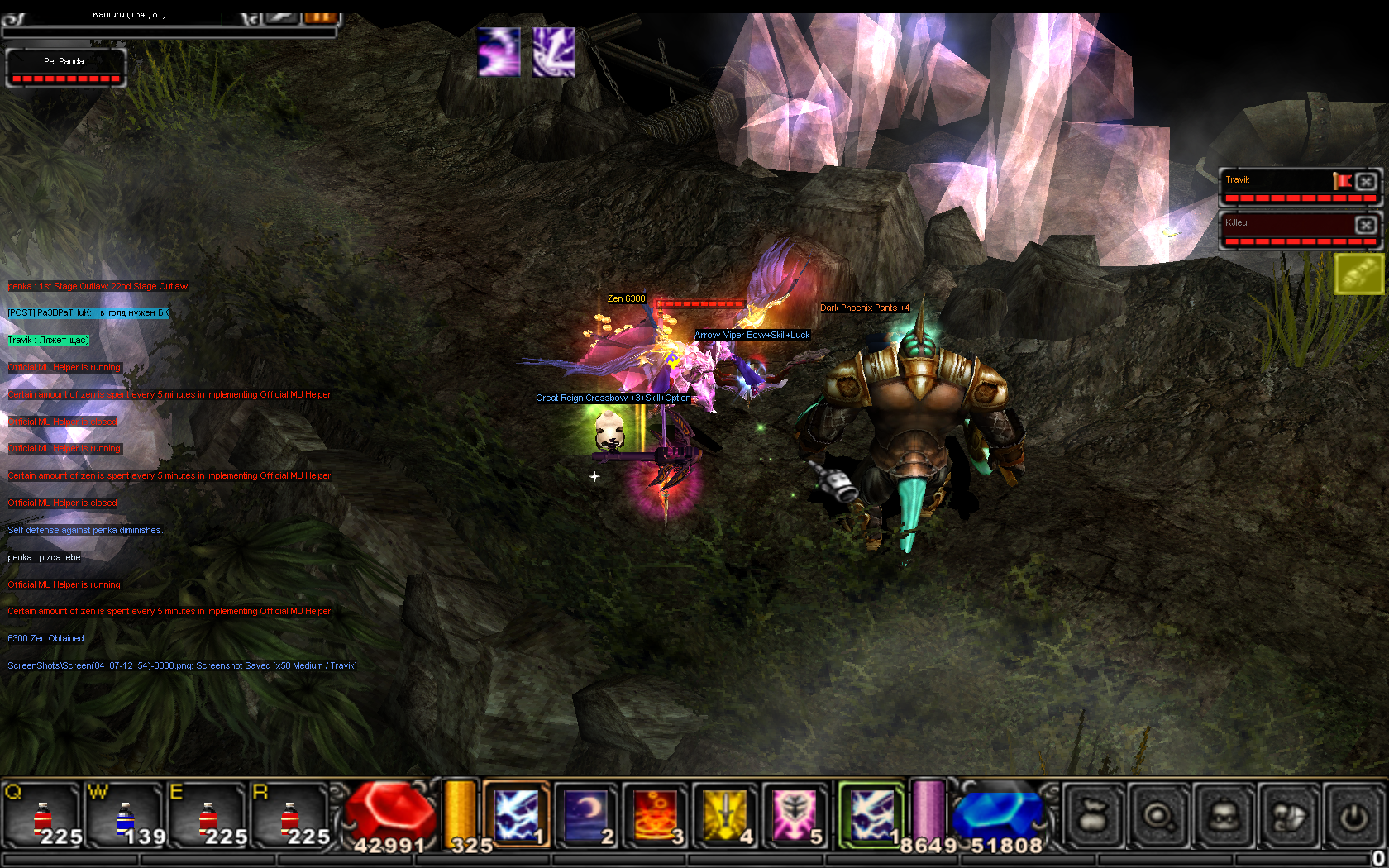Remove Travik using his party X button

1366,181
